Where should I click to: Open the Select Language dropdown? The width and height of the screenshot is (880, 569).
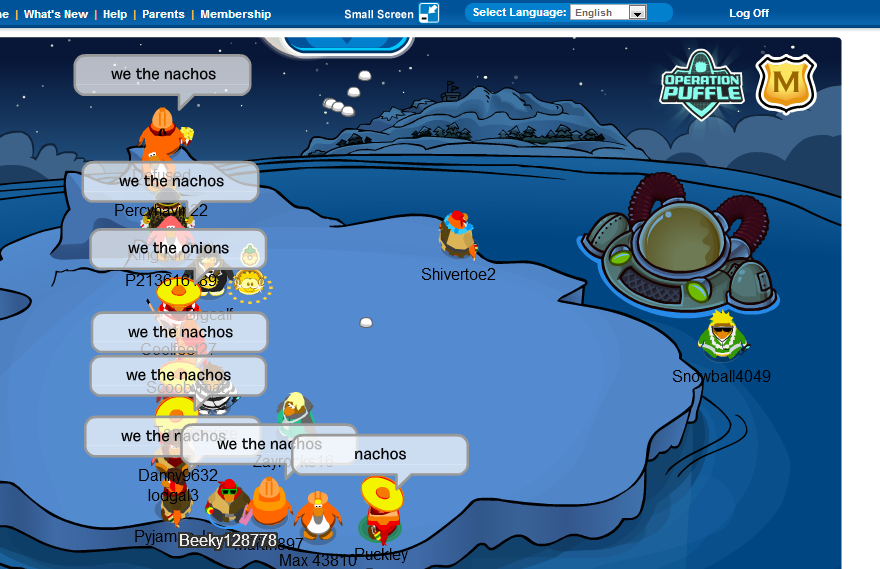pyautogui.click(x=608, y=13)
